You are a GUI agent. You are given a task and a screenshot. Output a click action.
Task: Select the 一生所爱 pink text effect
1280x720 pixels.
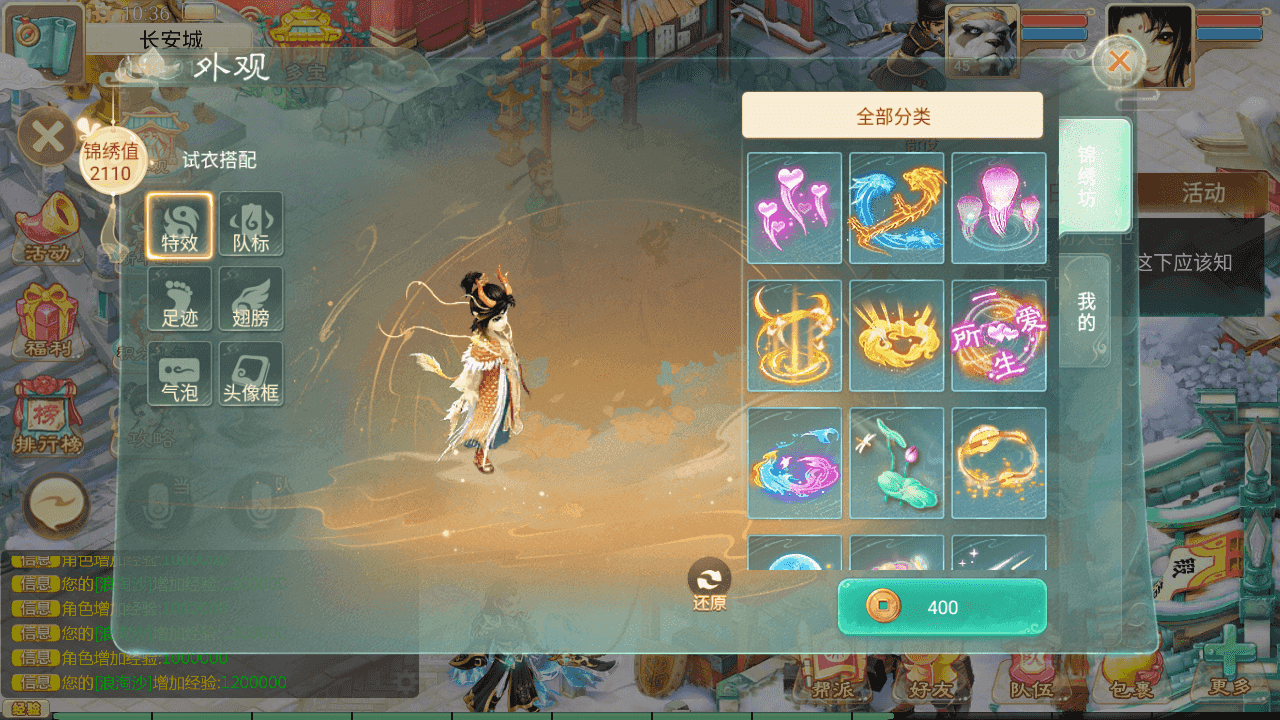999,336
